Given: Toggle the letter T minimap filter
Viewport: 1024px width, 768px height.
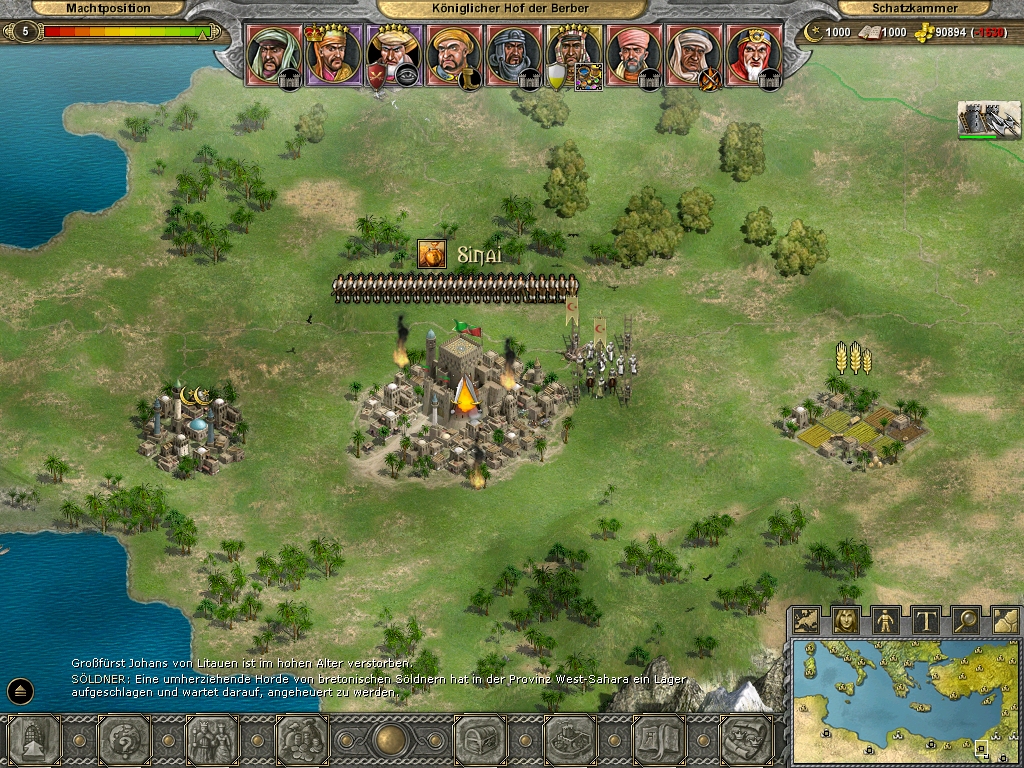Looking at the screenshot, I should [926, 621].
